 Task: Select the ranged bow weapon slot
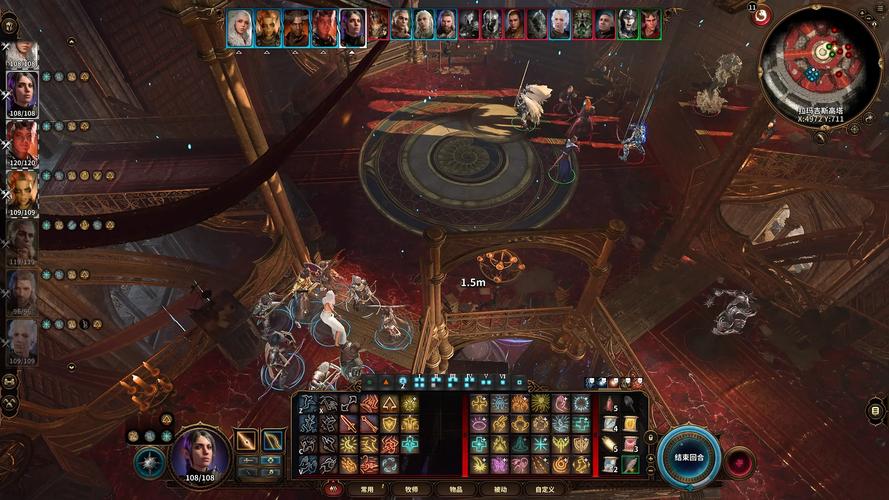click(272, 440)
